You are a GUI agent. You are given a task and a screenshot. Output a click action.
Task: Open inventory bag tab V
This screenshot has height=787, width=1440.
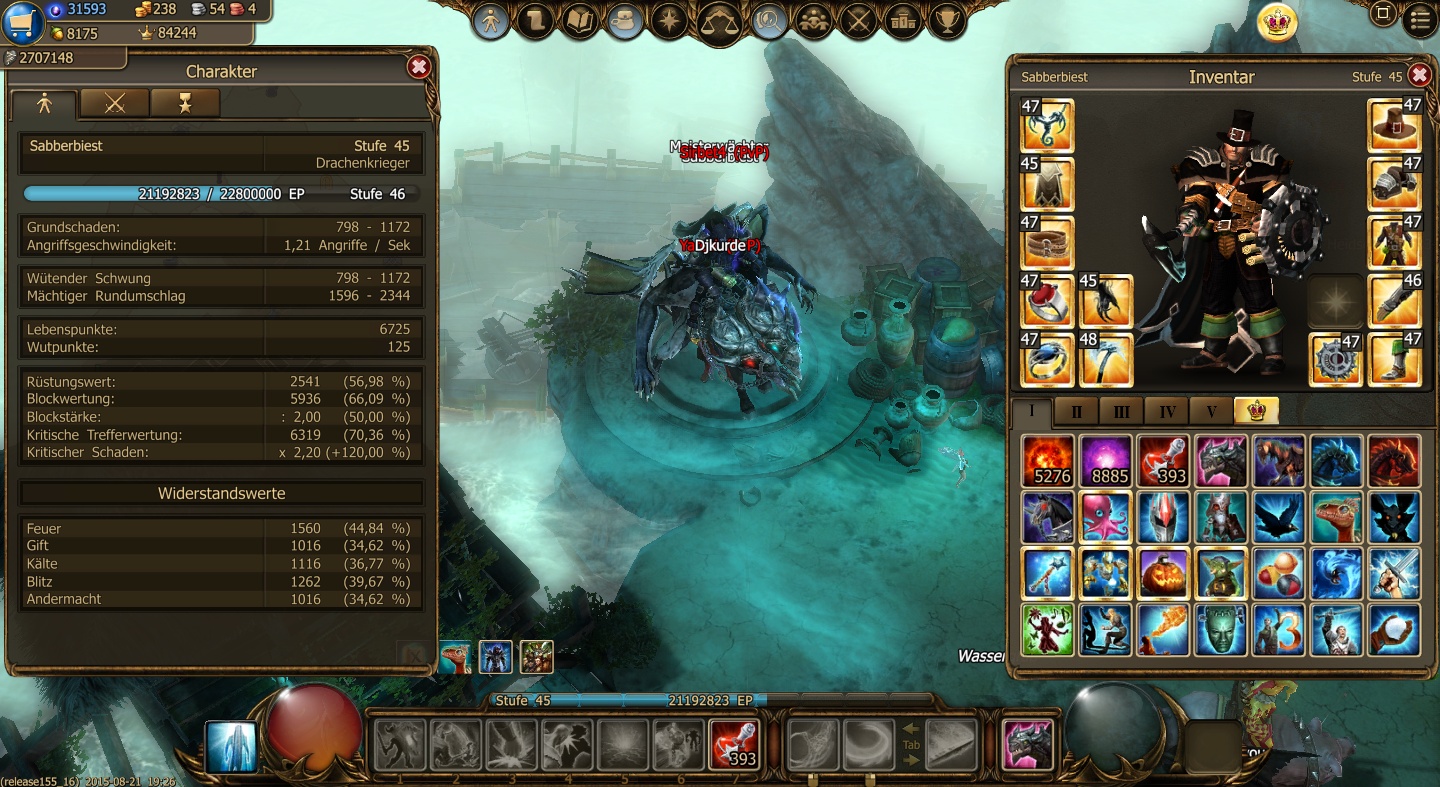pos(1211,411)
